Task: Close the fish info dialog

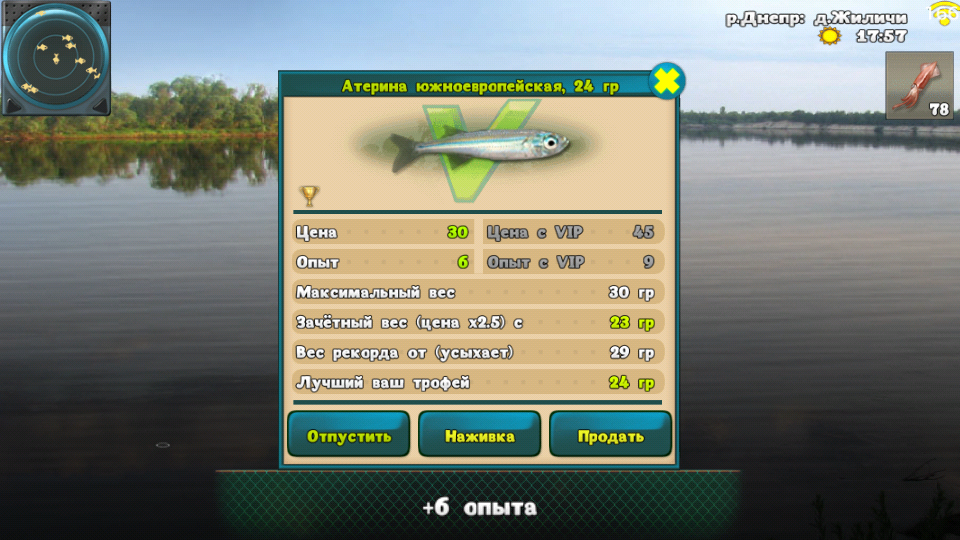Action: (x=667, y=81)
